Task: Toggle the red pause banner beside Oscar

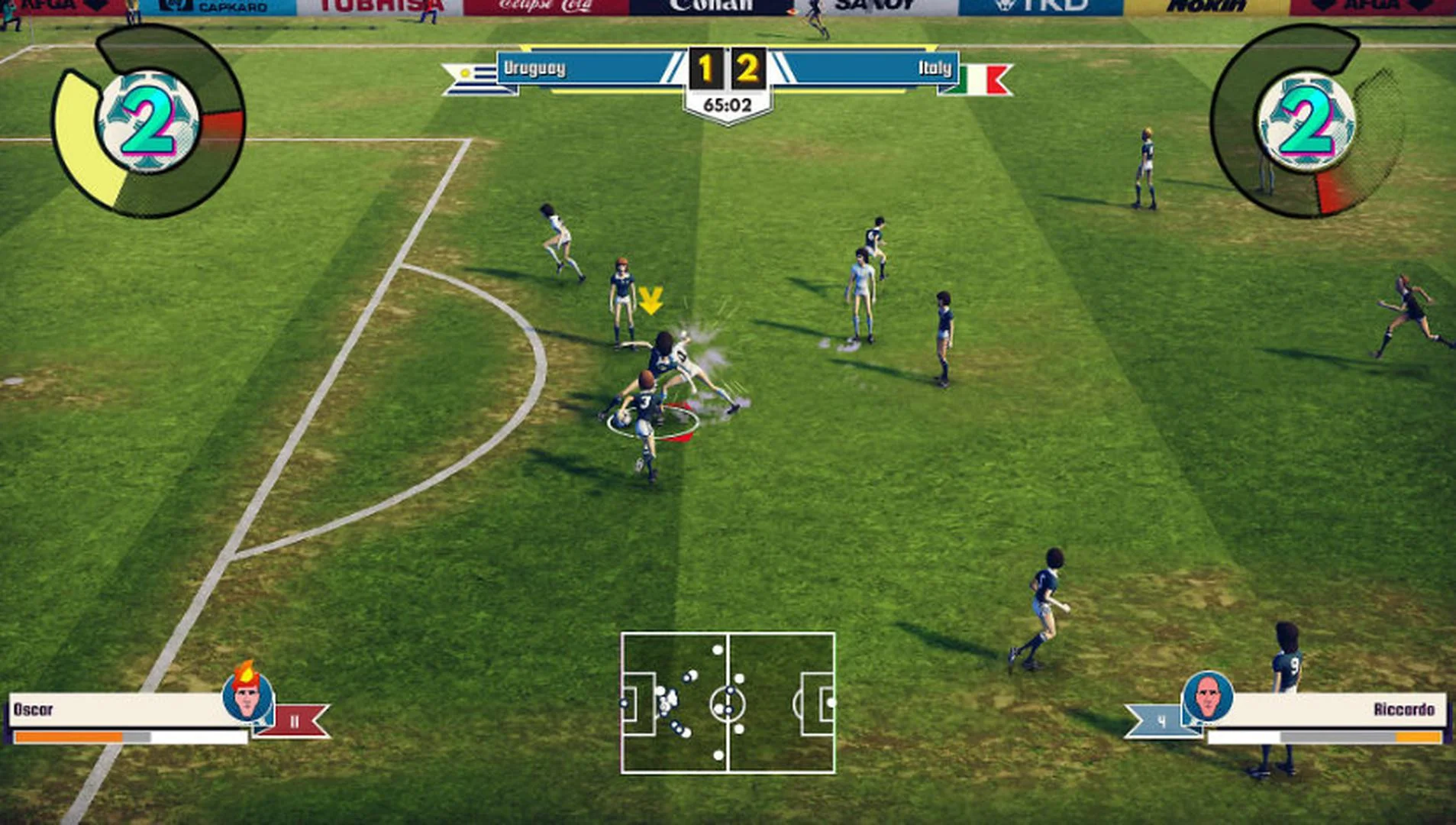Action: [x=294, y=718]
